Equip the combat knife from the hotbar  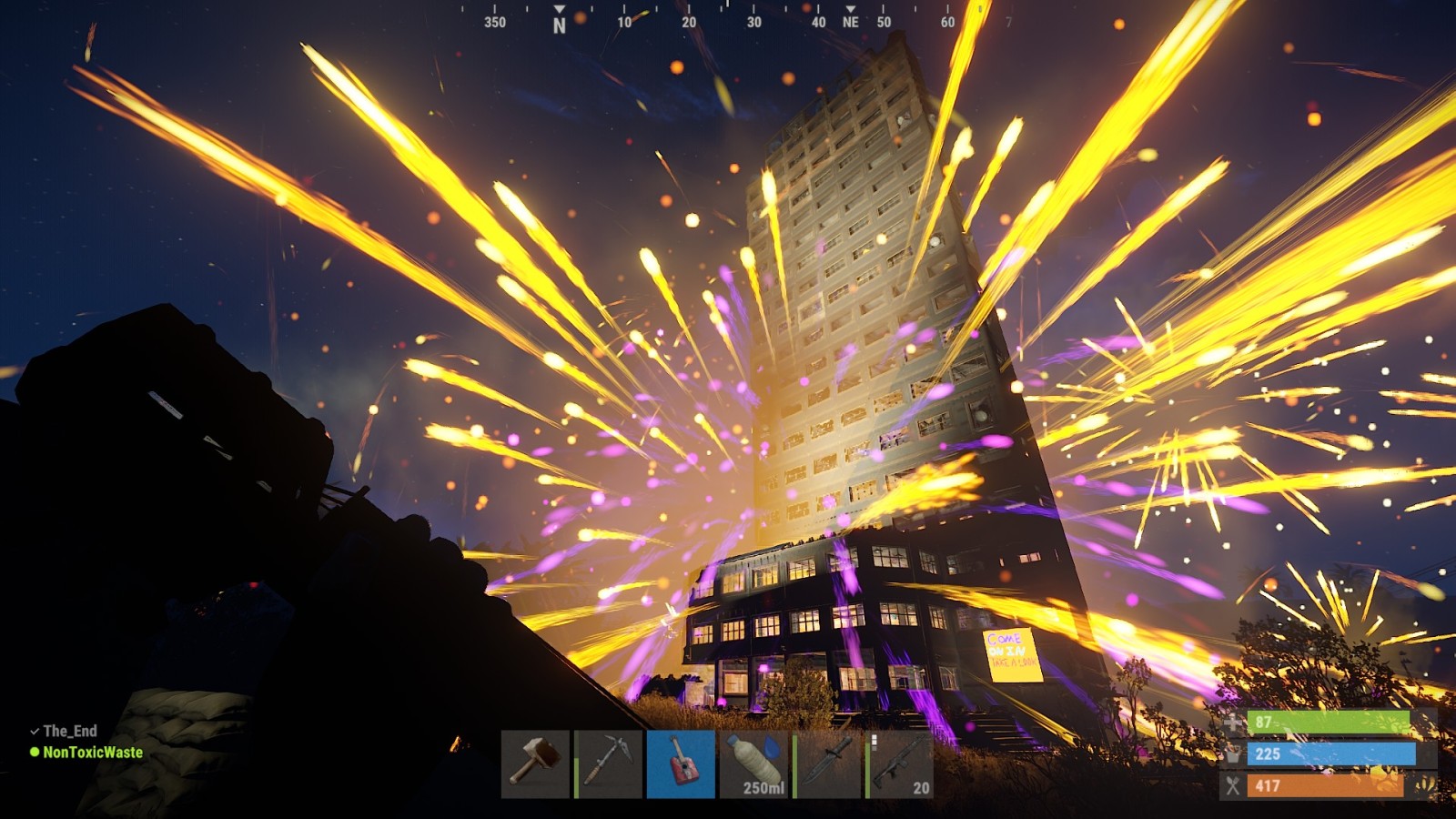827,763
